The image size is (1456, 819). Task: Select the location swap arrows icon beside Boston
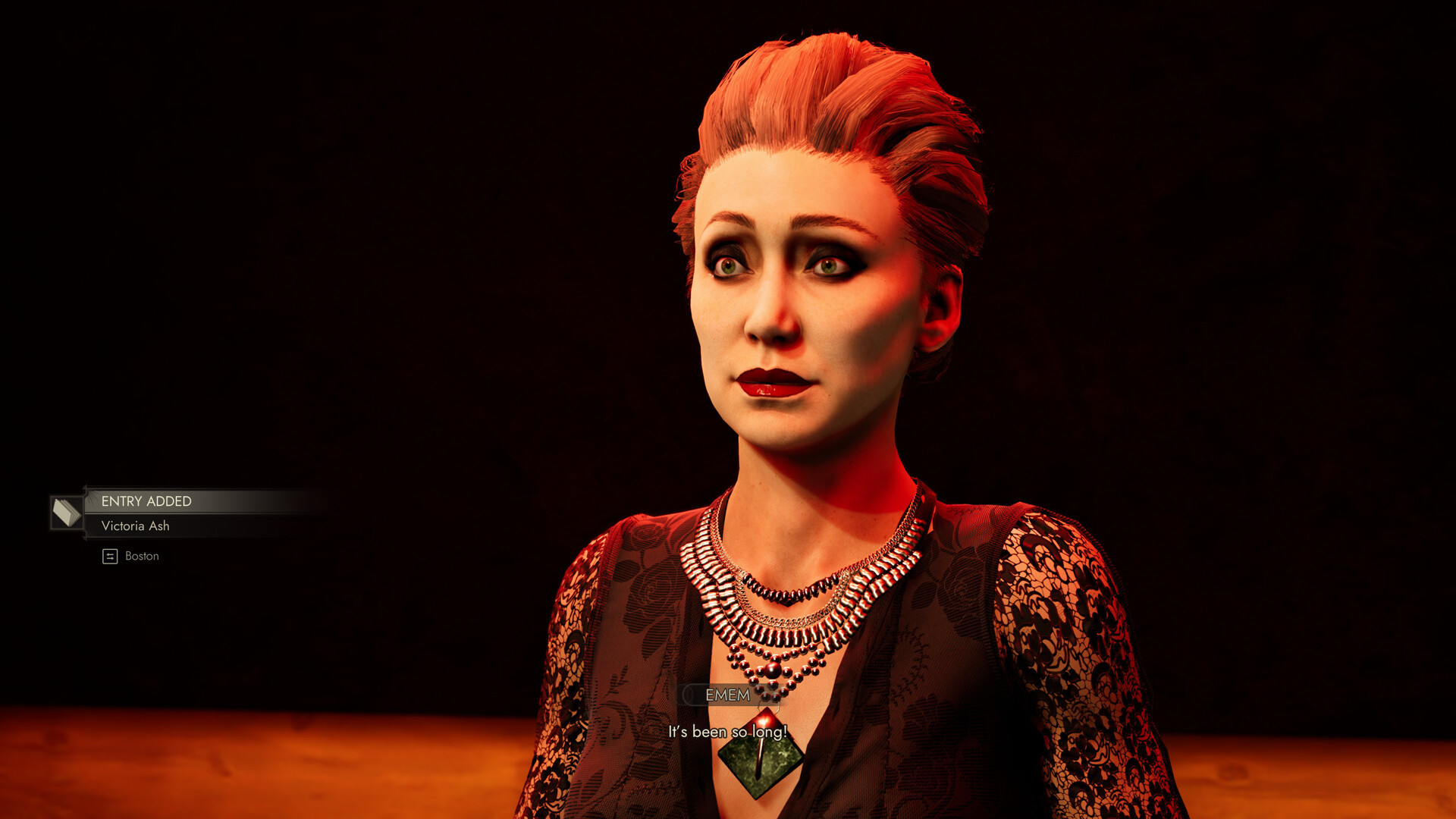point(109,555)
